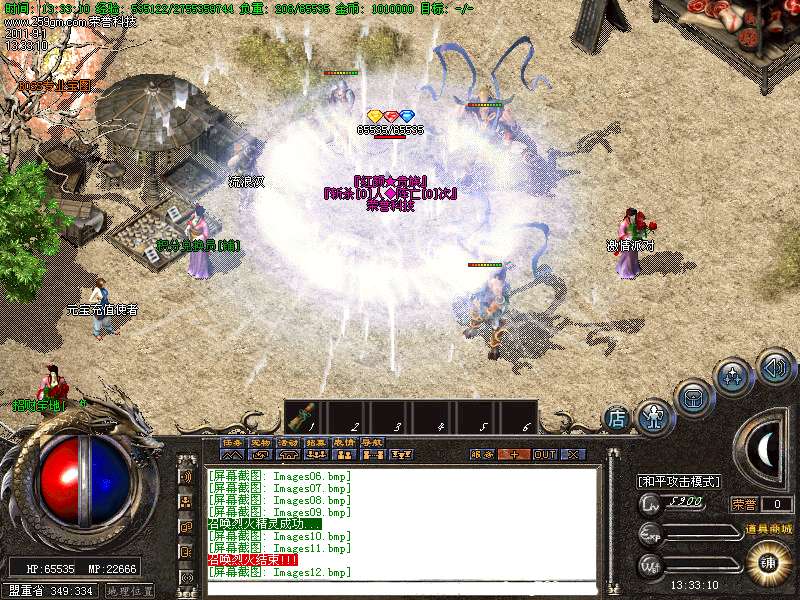Screen dimensions: 800x600
Task: Switch to the 活动 events tab
Action: (x=288, y=442)
